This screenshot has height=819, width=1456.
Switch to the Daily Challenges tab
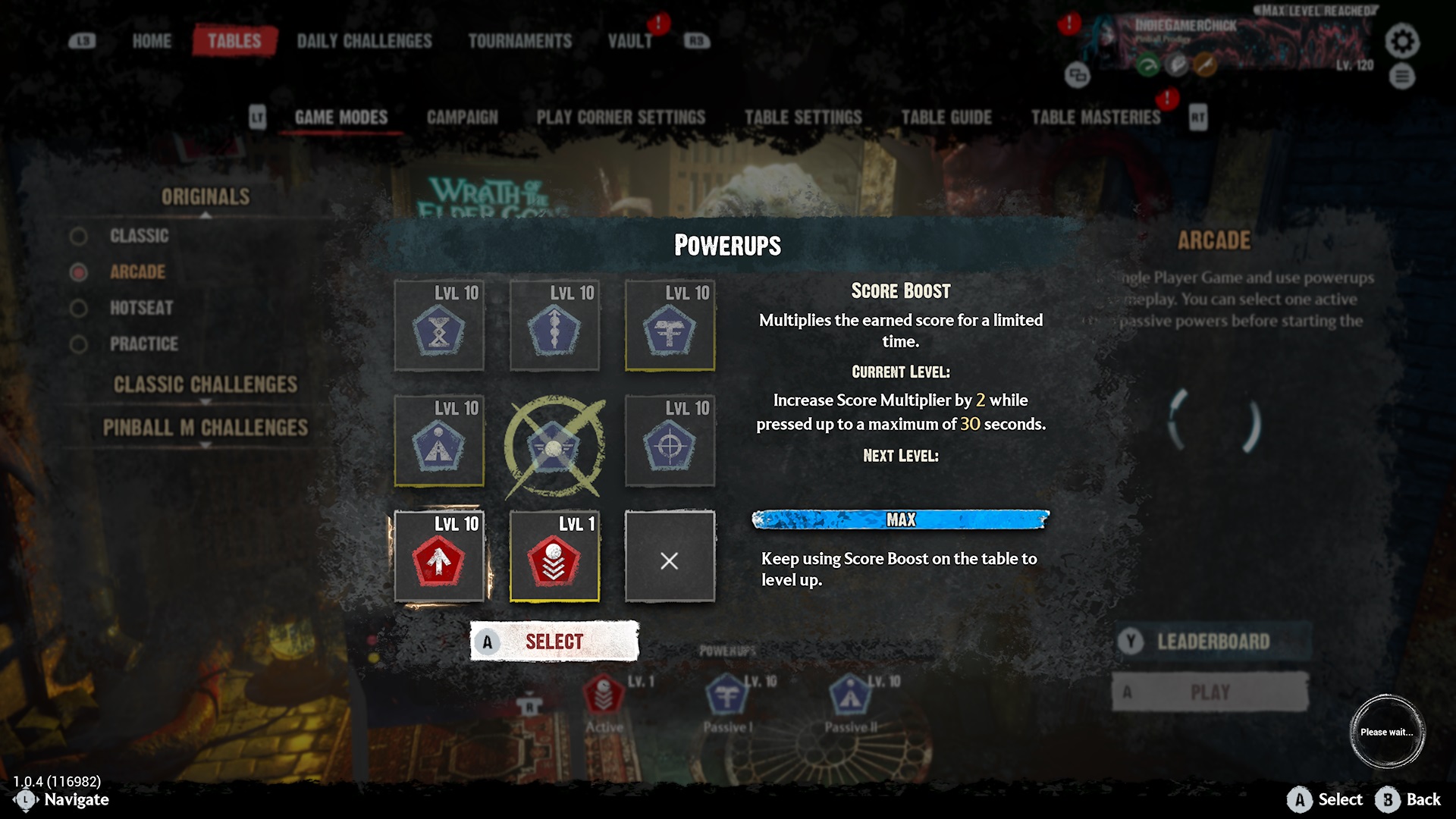(364, 41)
